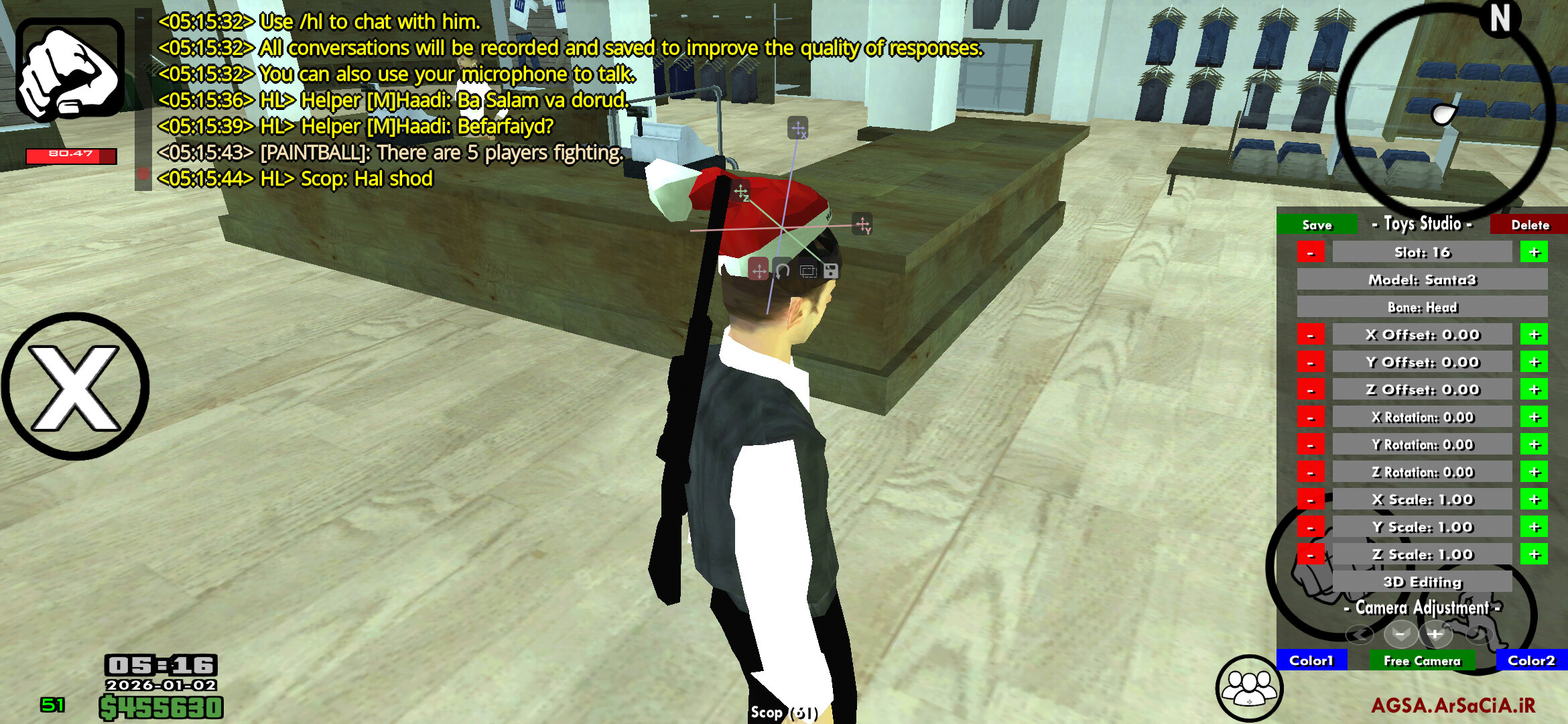The height and width of the screenshot is (724, 1568).
Task: Save the toy in Toys Studio
Action: coord(1317,225)
